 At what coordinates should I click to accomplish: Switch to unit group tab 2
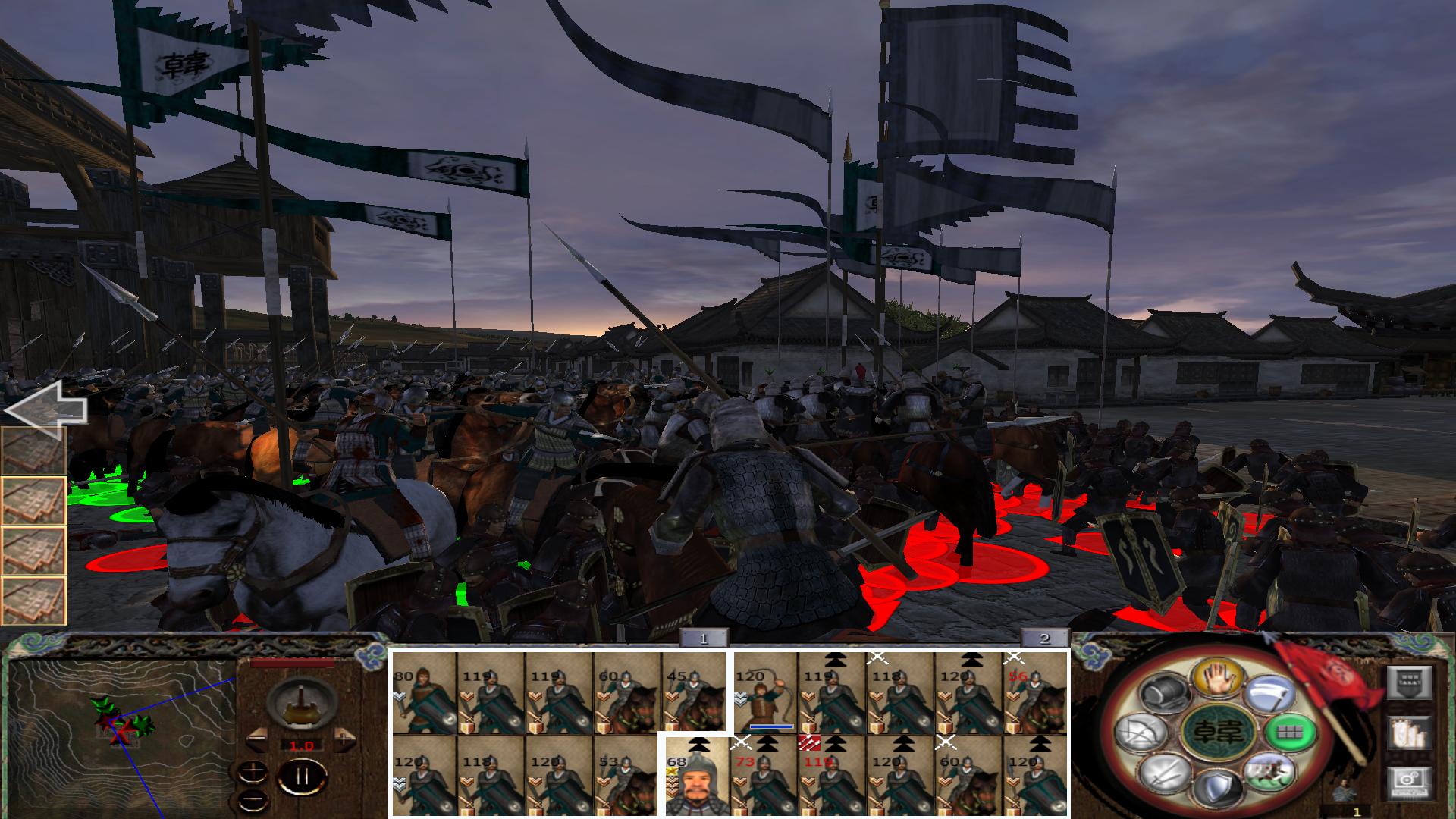point(1043,637)
